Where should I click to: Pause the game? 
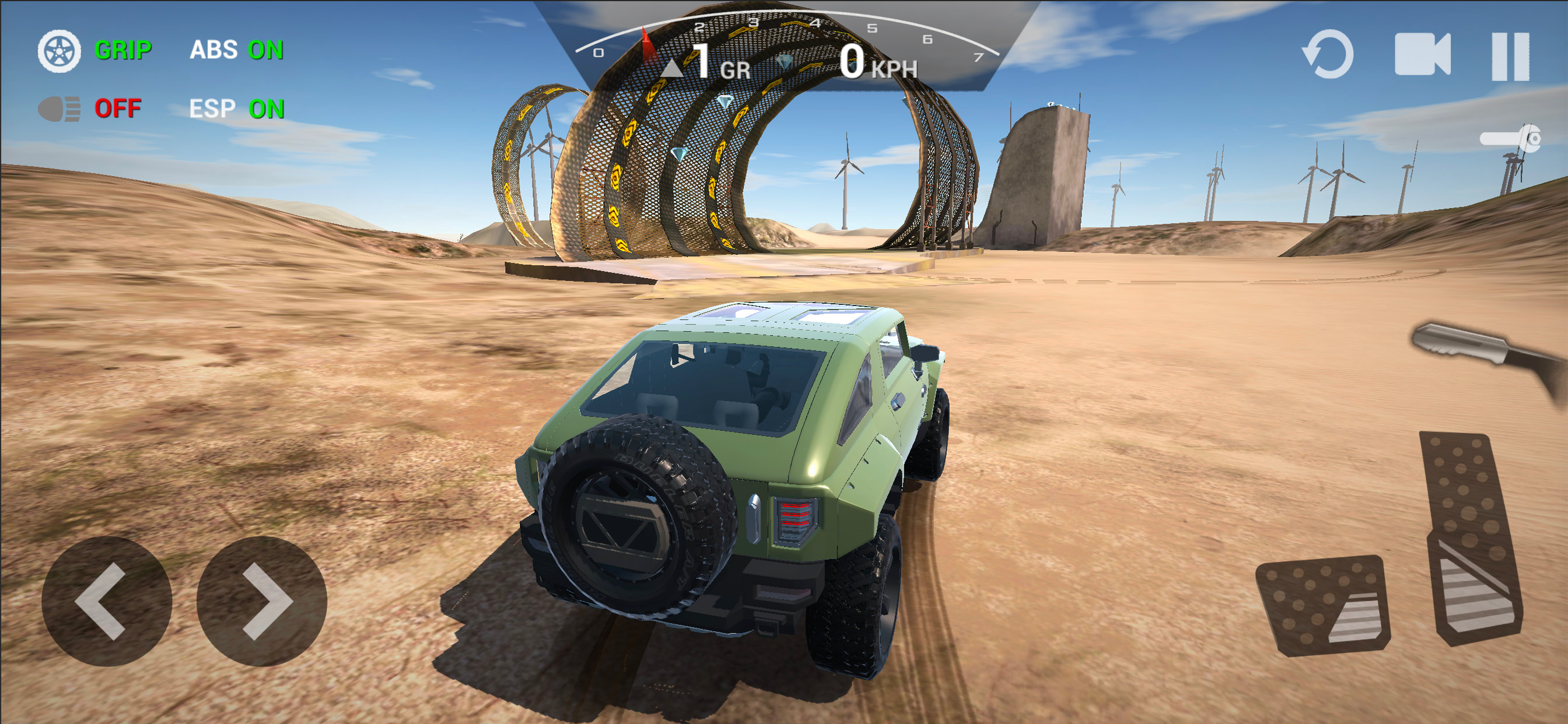[1510, 56]
